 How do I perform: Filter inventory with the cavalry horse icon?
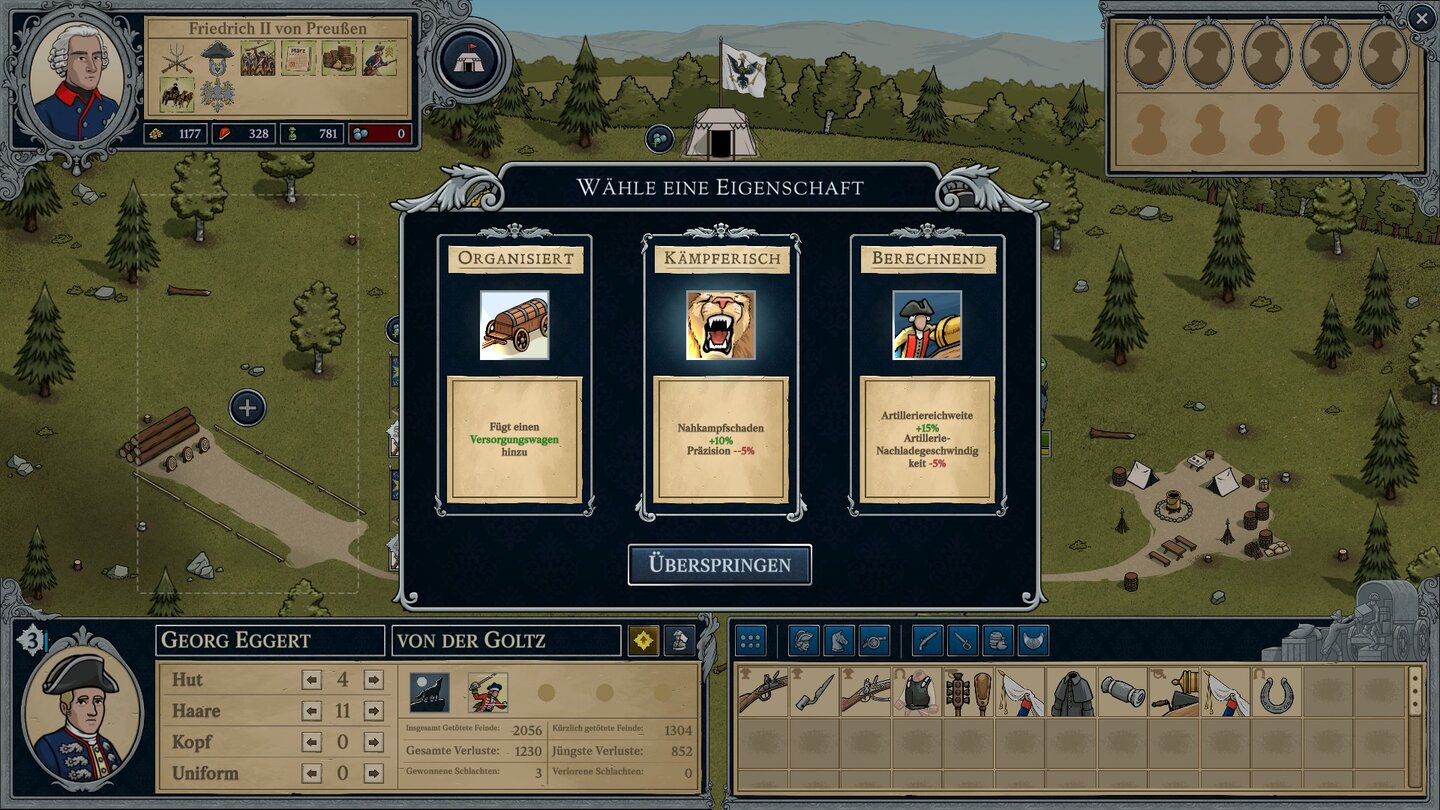[835, 640]
